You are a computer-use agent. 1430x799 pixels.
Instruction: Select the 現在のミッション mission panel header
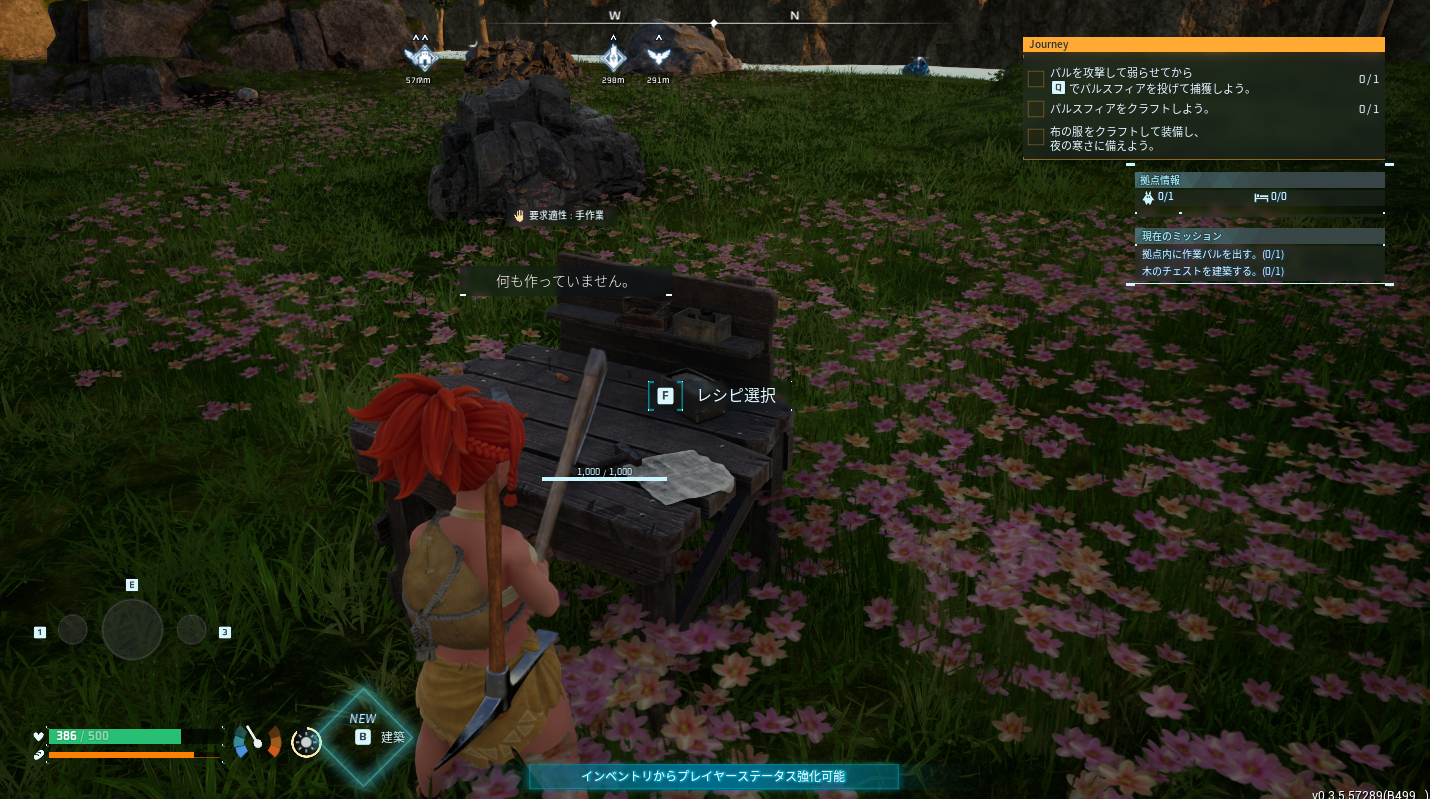click(x=1260, y=236)
